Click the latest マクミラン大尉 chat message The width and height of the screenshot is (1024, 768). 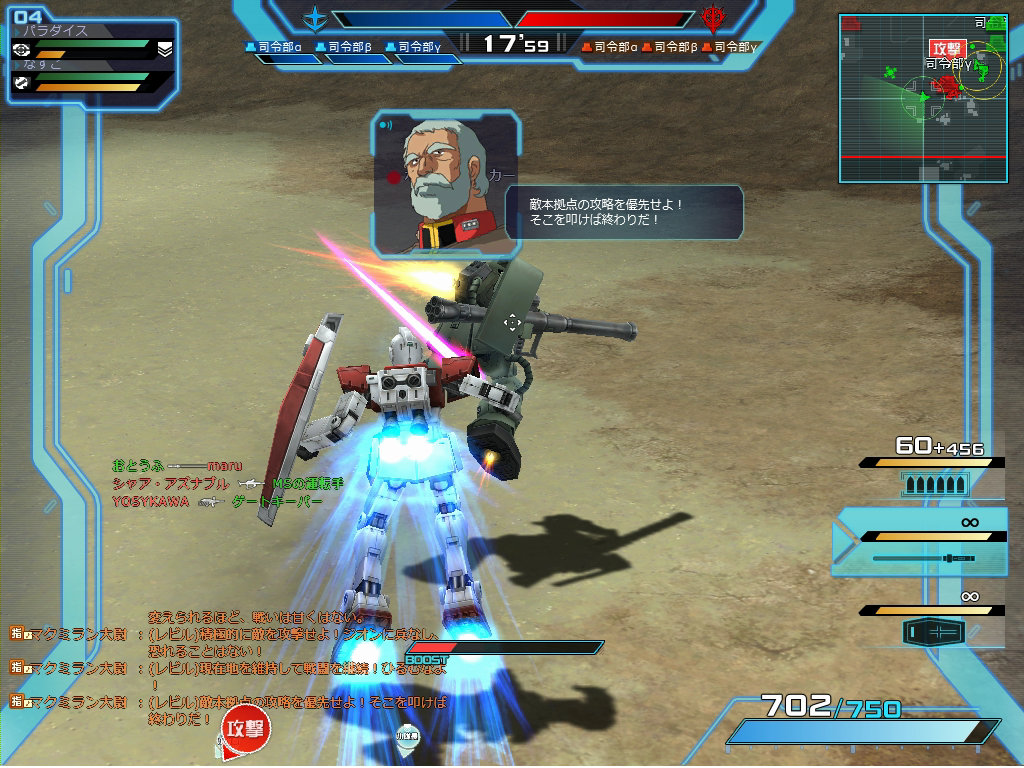tap(230, 710)
